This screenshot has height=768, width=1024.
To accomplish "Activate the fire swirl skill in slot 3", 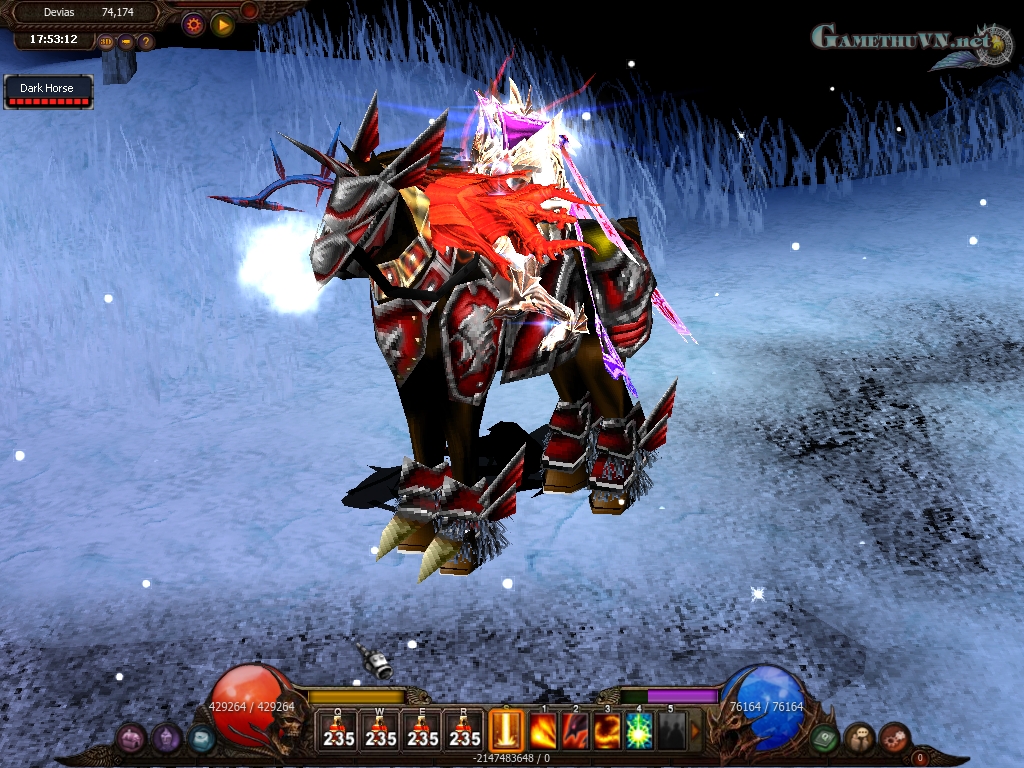I will click(x=608, y=731).
